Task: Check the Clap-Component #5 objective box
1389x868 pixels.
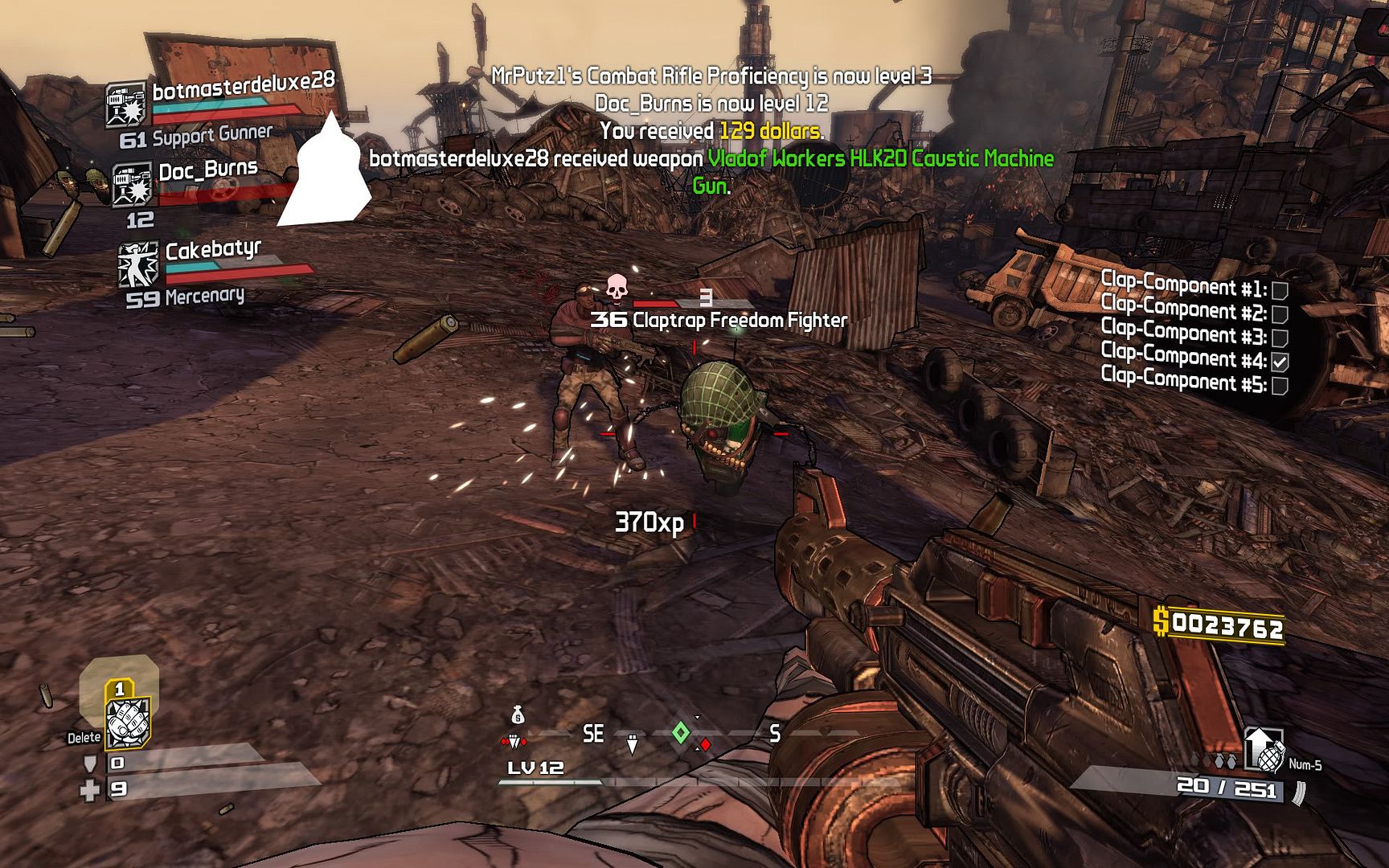Action: point(1280,386)
